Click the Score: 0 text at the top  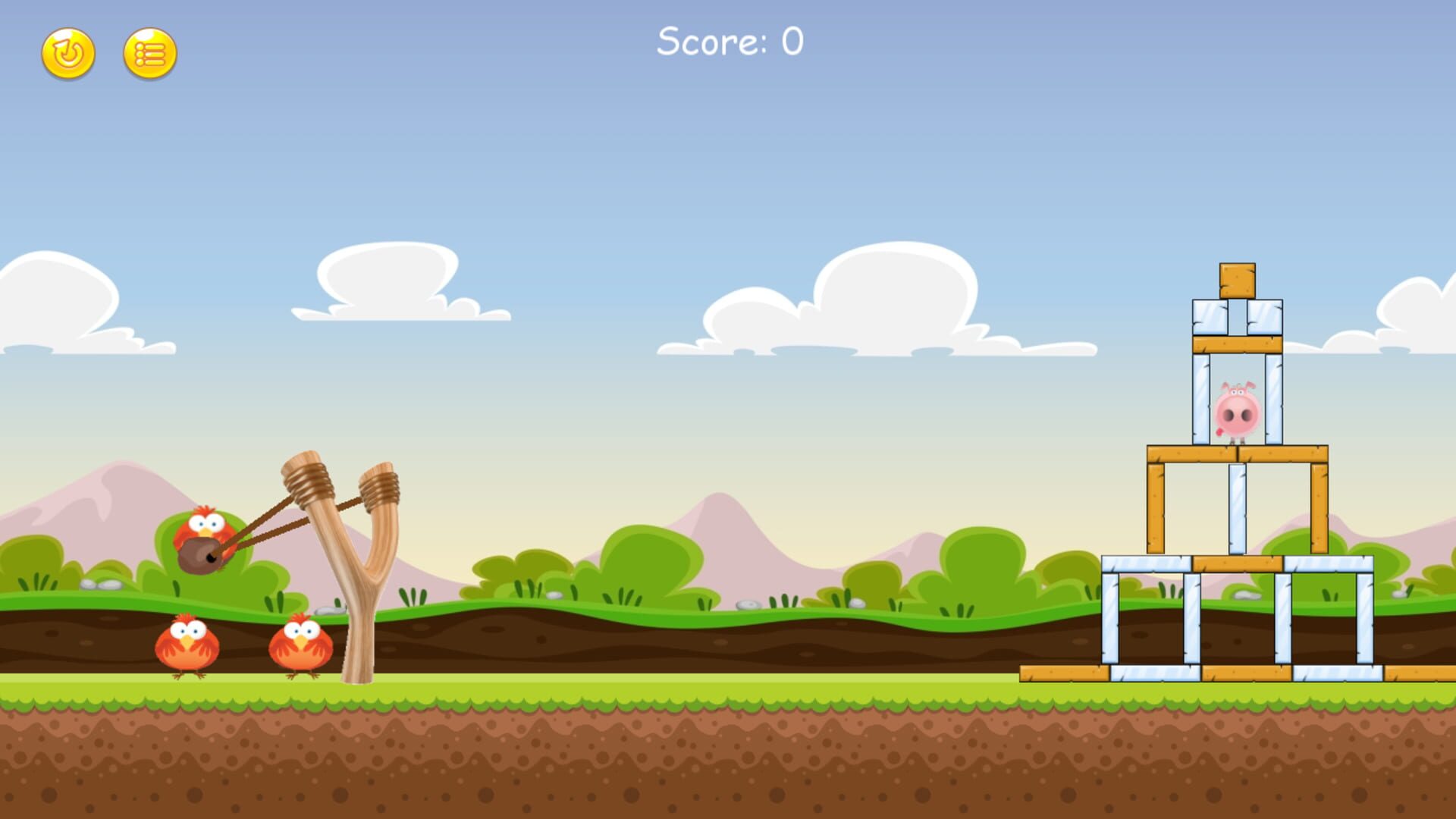(x=730, y=42)
